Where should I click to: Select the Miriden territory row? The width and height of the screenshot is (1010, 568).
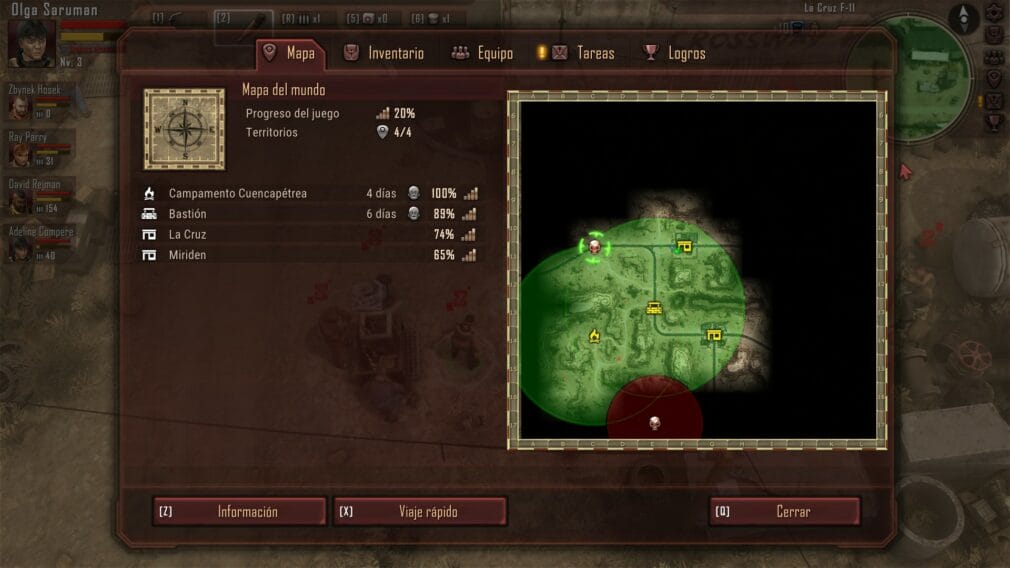click(188, 255)
